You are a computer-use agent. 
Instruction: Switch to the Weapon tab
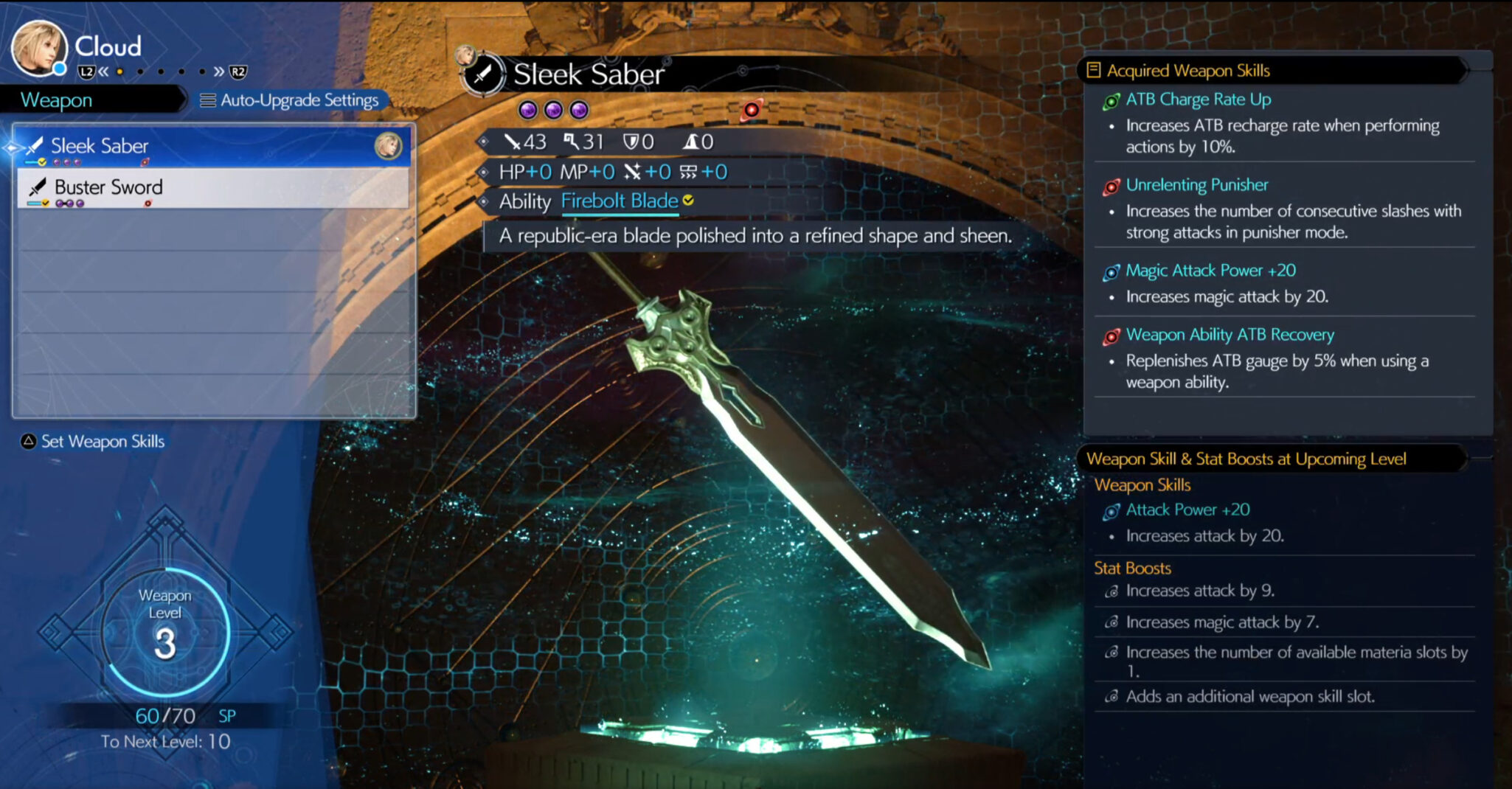57,100
